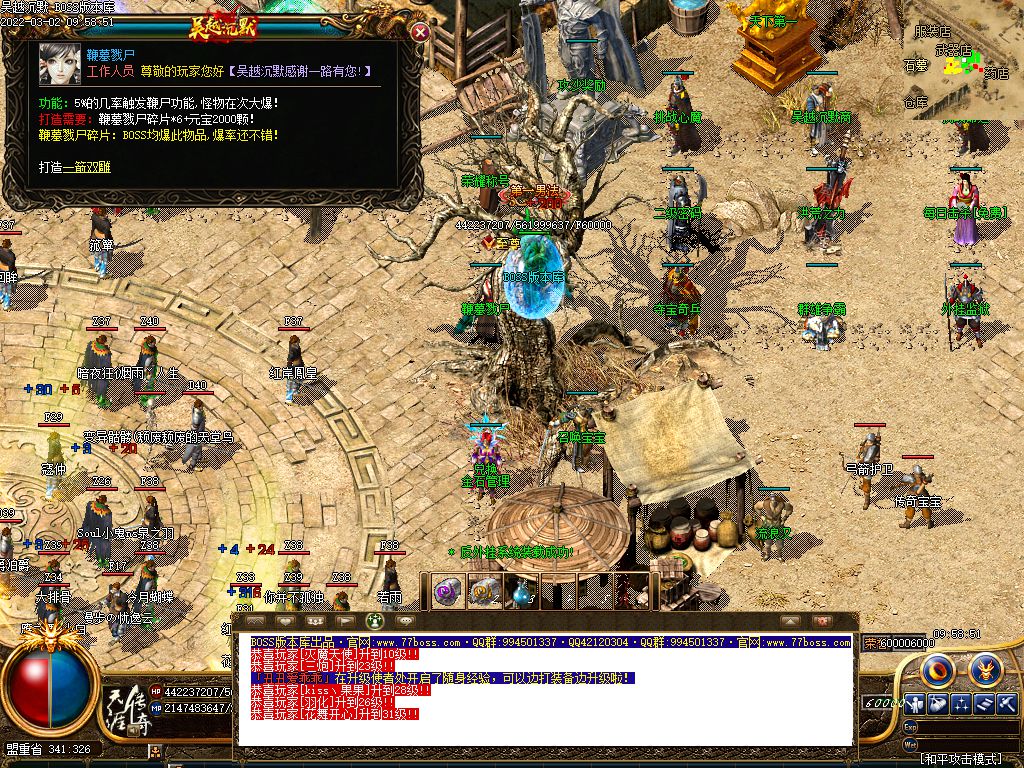The height and width of the screenshot is (768, 1024).
Task: Open the sparkling stars skills icon
Action: point(962,704)
